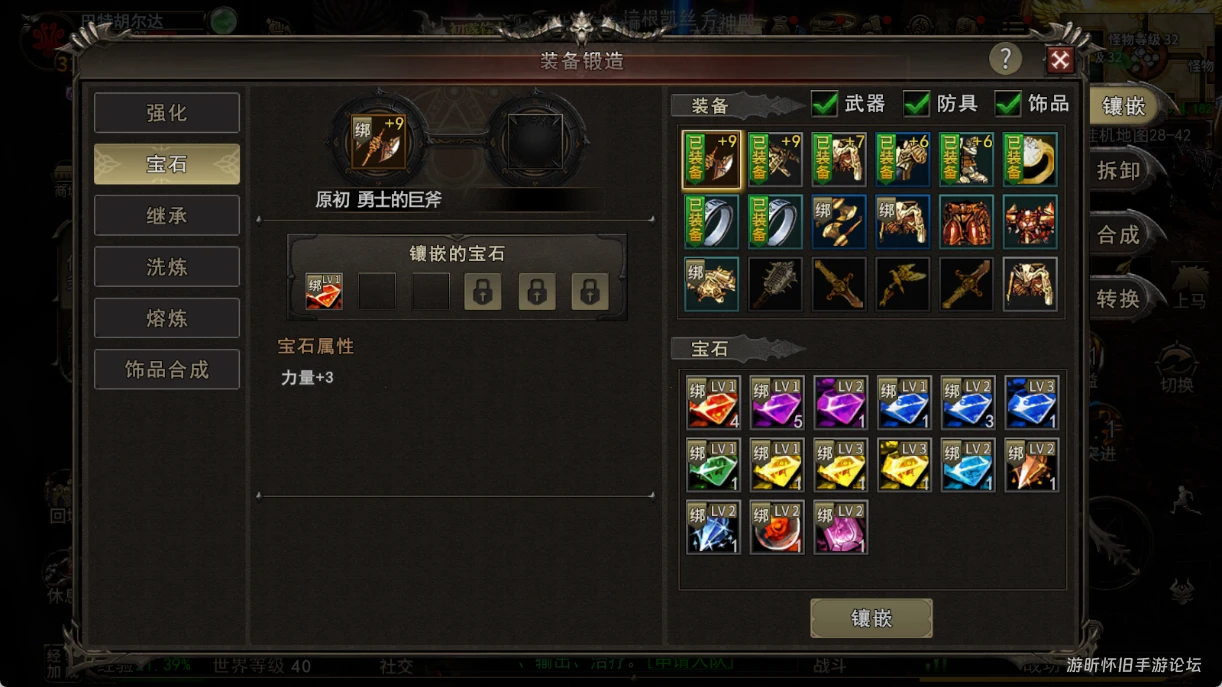This screenshot has height=687, width=1222.
Task: Close the equipment forging window
Action: (x=1059, y=61)
